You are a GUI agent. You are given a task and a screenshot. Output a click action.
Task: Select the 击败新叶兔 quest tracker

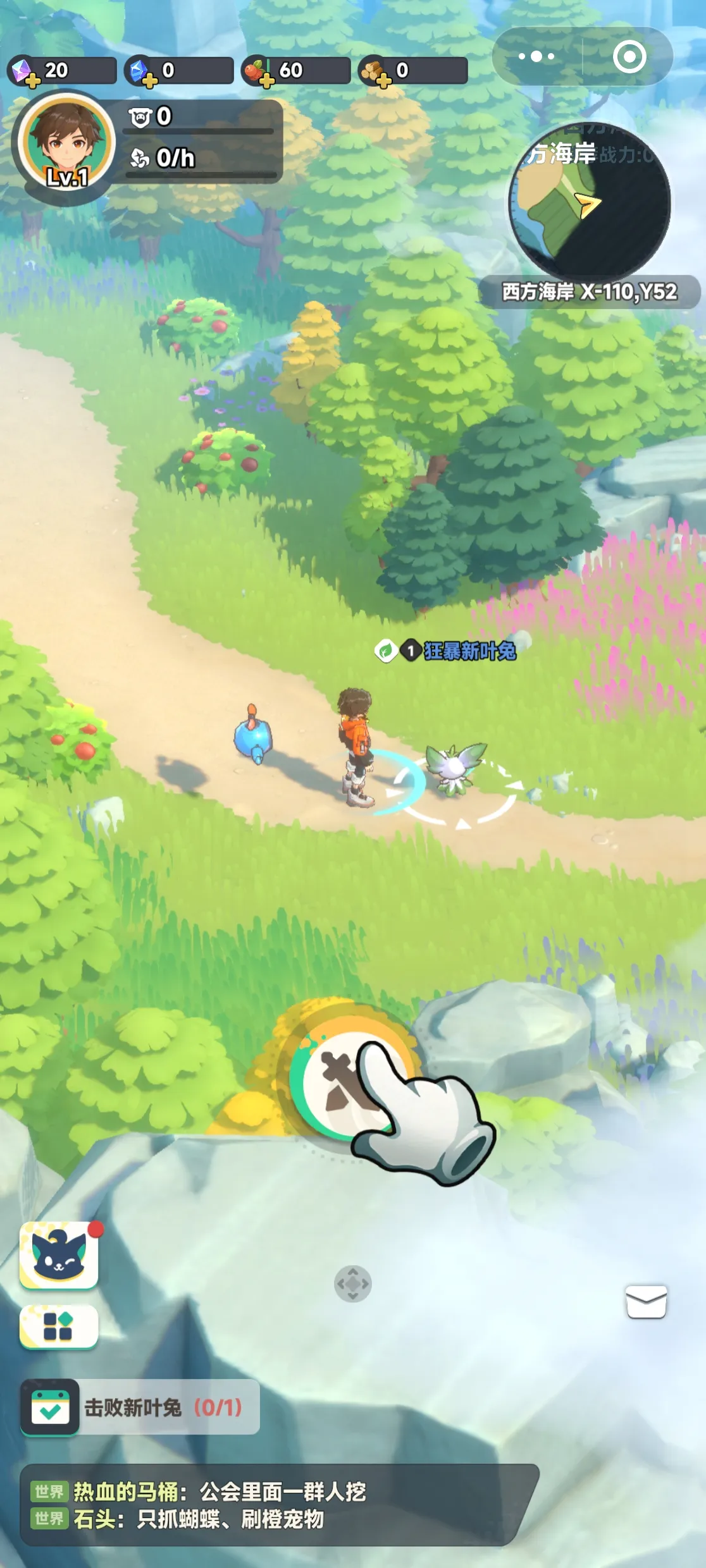coord(140,1407)
